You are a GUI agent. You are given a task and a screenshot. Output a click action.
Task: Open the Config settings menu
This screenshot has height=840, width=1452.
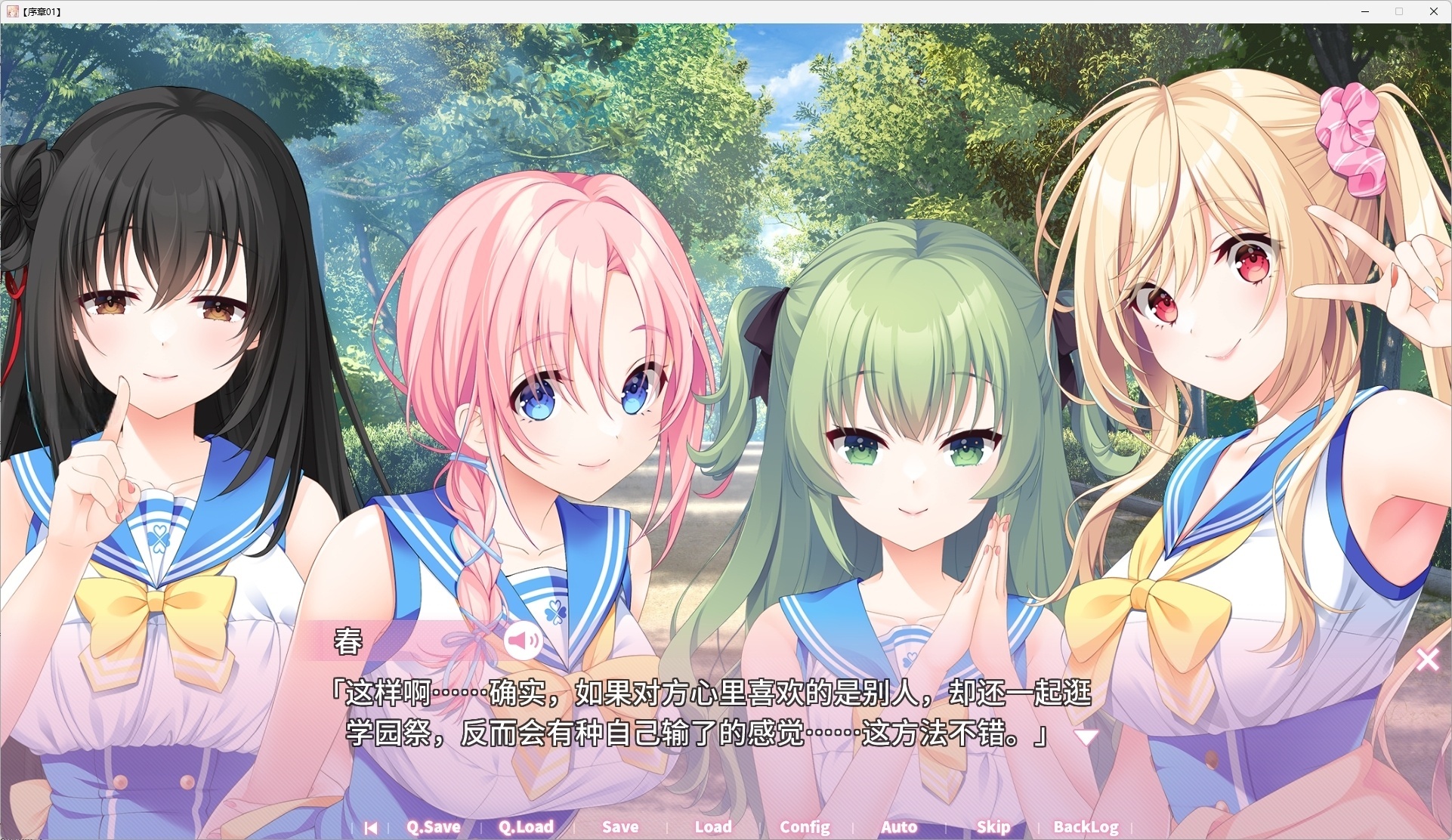[805, 827]
